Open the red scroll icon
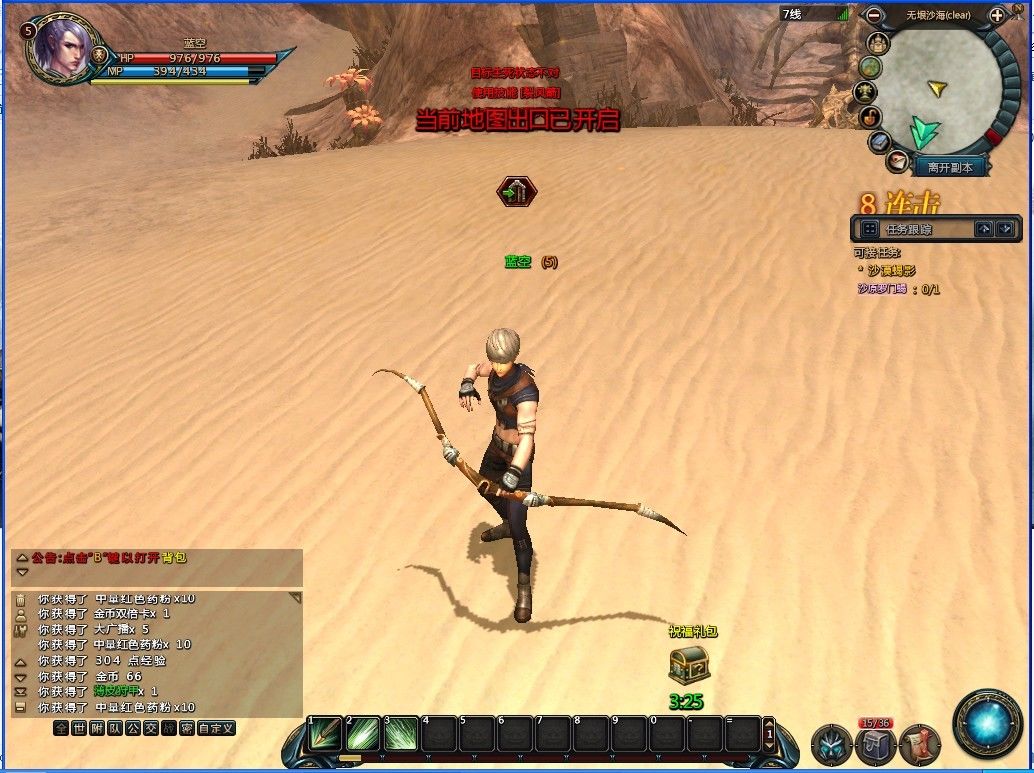The height and width of the screenshot is (773, 1034). (919, 745)
